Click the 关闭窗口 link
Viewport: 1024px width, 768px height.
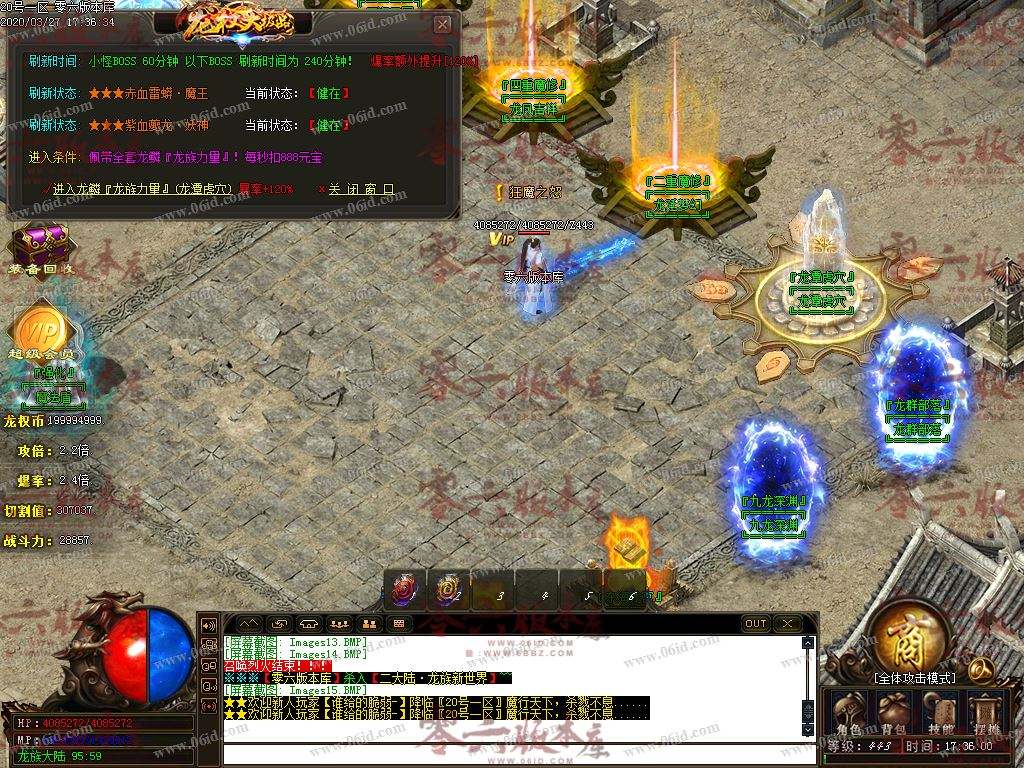point(360,189)
